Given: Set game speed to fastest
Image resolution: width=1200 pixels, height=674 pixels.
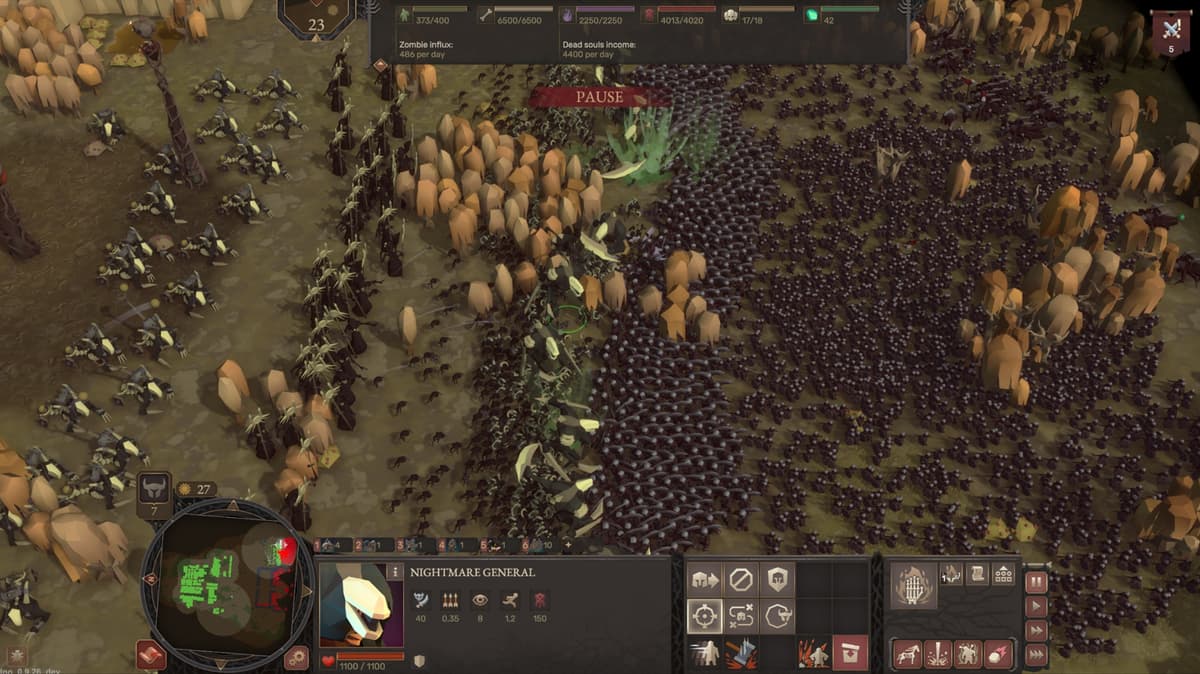Looking at the screenshot, I should pyautogui.click(x=1036, y=654).
